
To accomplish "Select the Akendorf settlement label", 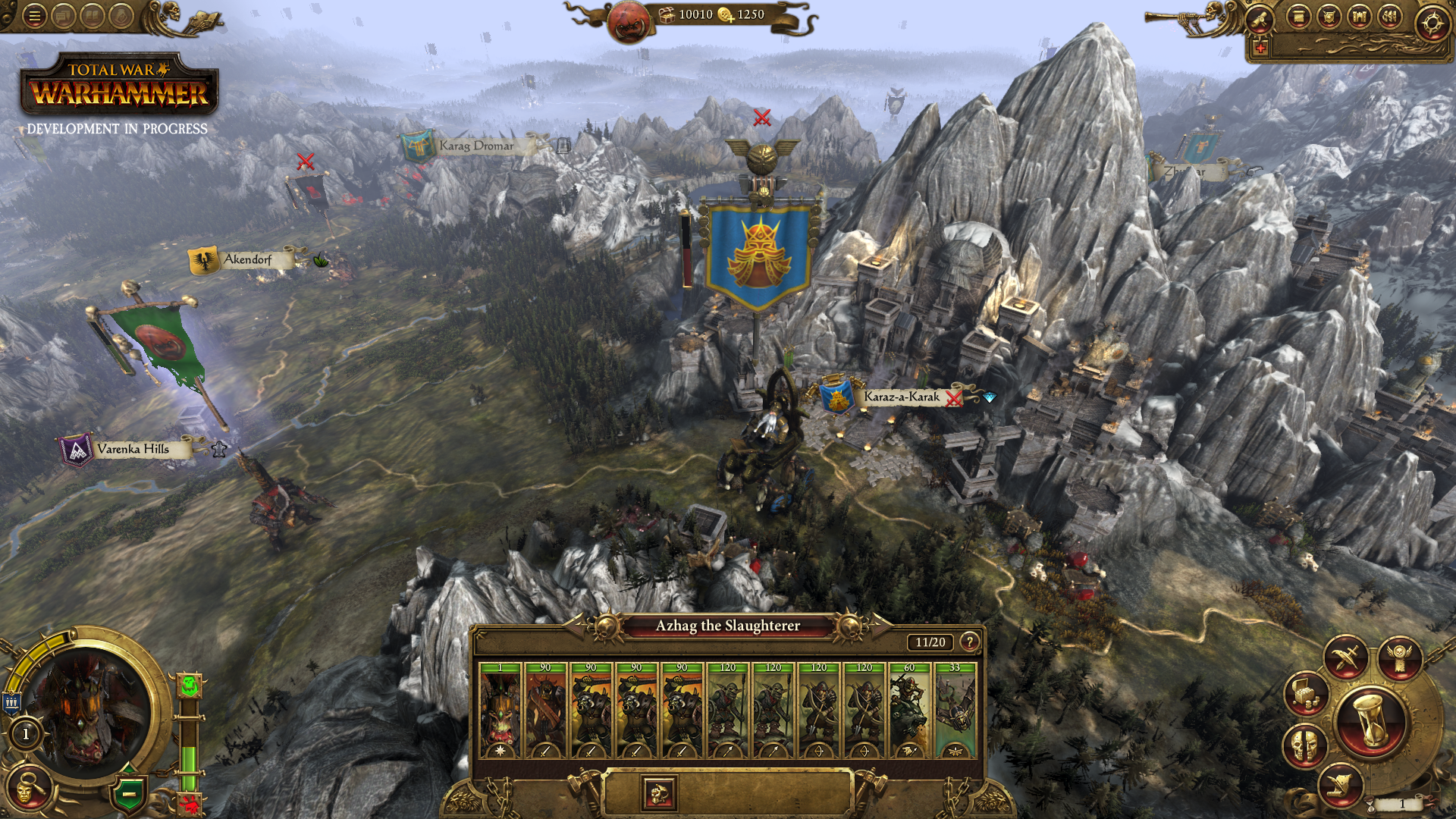I will tap(246, 259).
